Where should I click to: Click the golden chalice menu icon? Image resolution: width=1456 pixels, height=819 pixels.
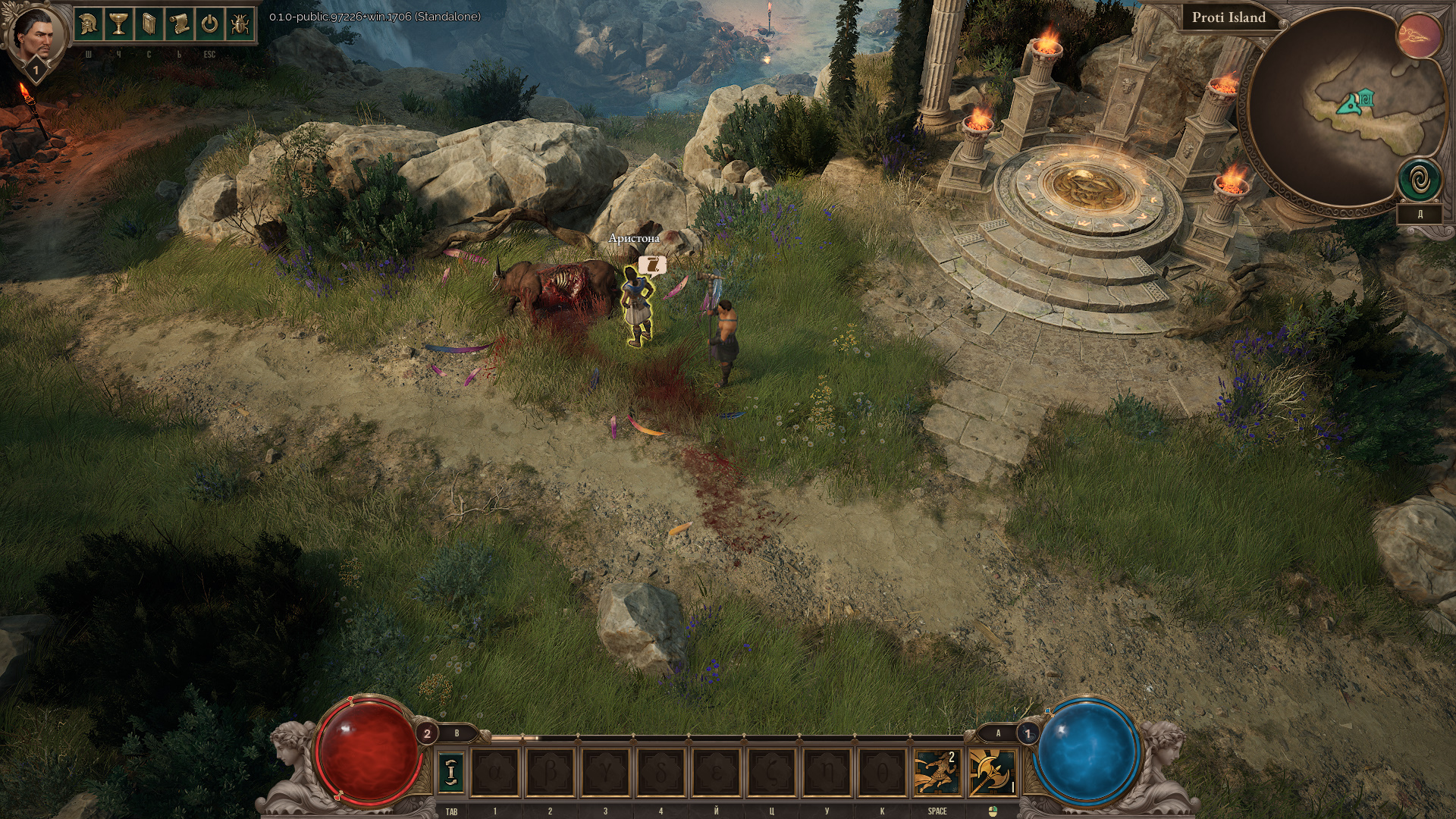pyautogui.click(x=118, y=24)
